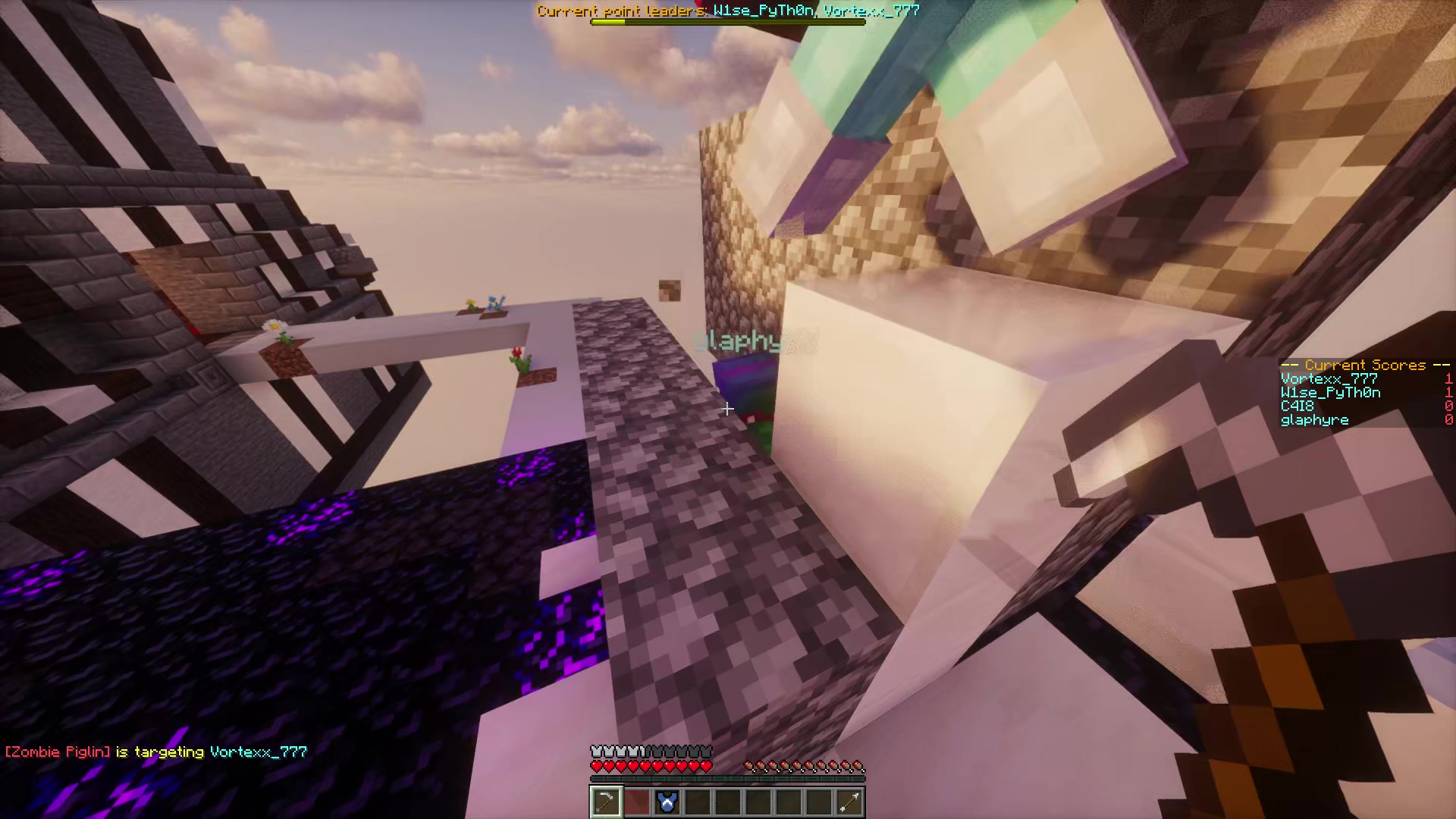Click Current point leaders title text
The width and height of the screenshot is (1456, 819).
pos(622,11)
